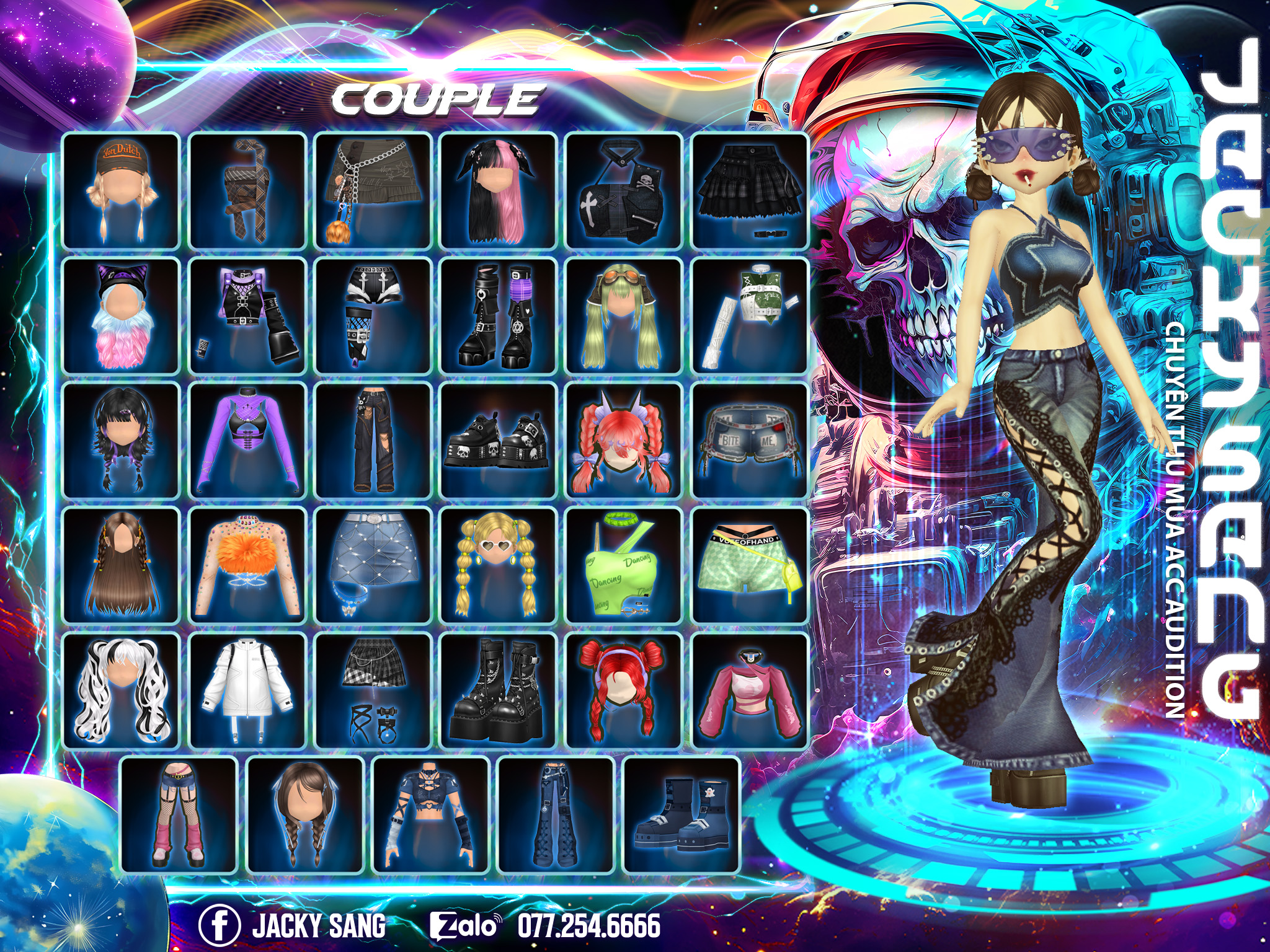This screenshot has width=1270, height=952.
Task: Select the green twin-tail hair with goggles
Action: [x=623, y=316]
